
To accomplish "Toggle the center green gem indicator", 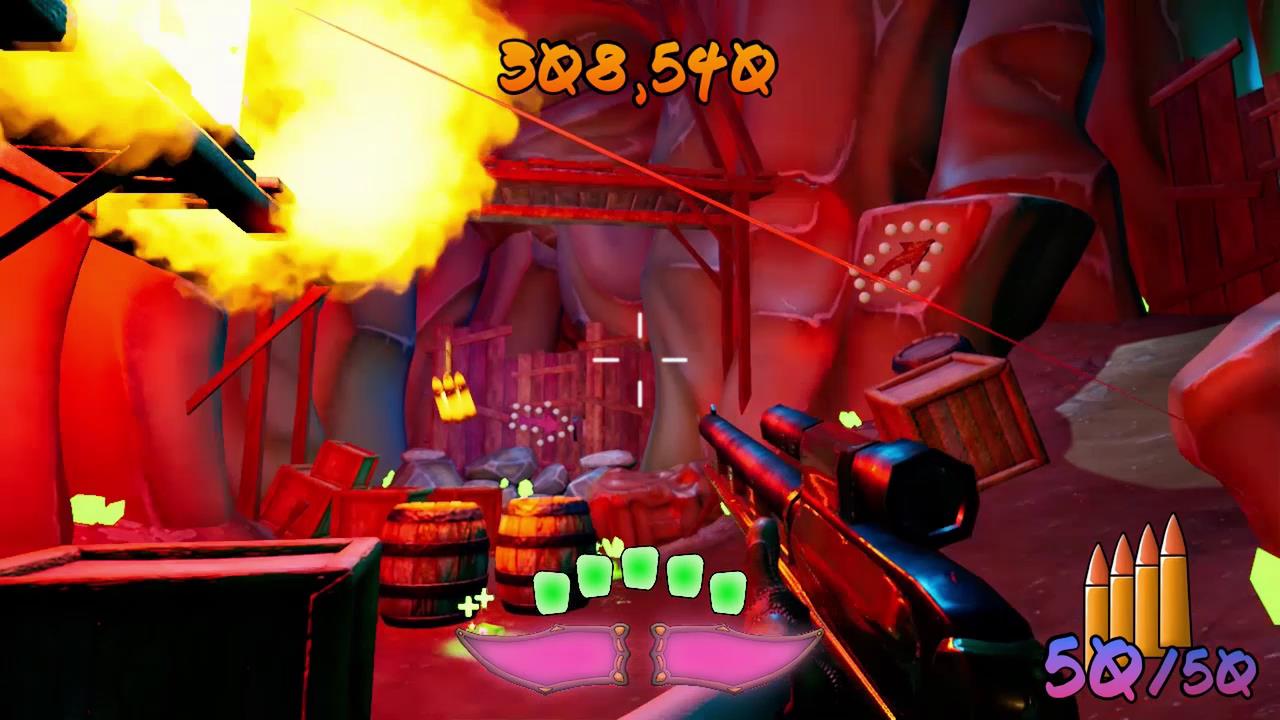I will click(640, 567).
